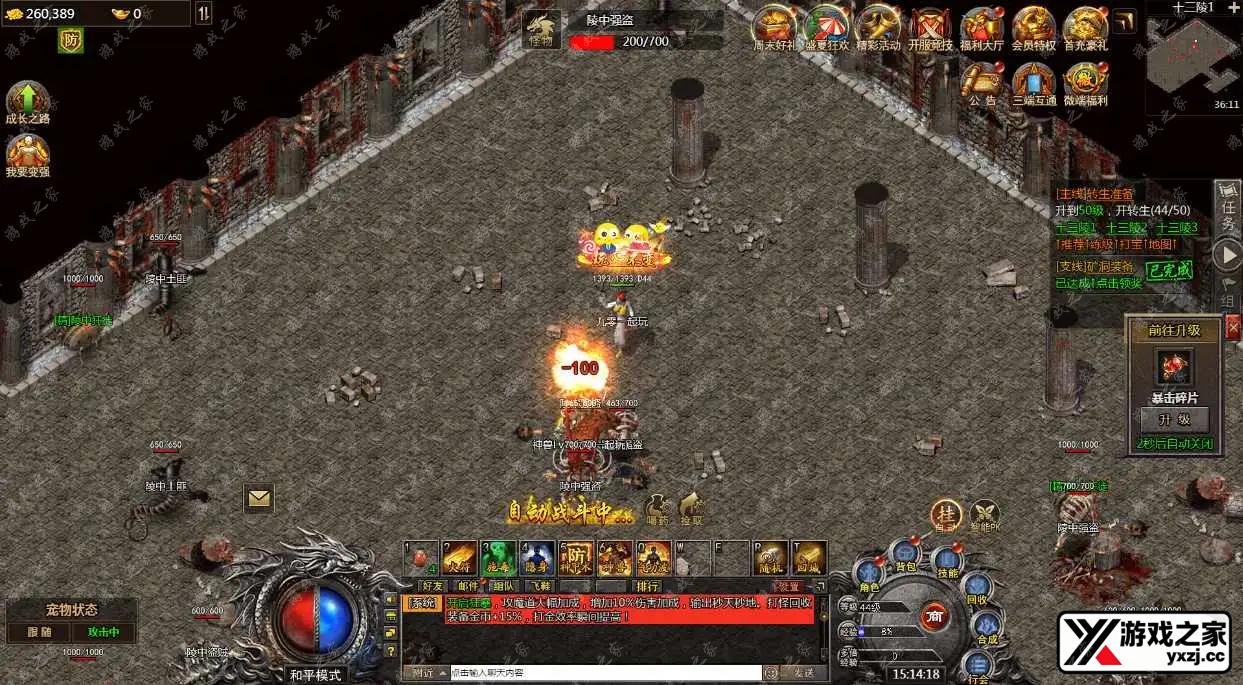
Task: Open the 技能 skills button
Action: pyautogui.click(x=946, y=561)
